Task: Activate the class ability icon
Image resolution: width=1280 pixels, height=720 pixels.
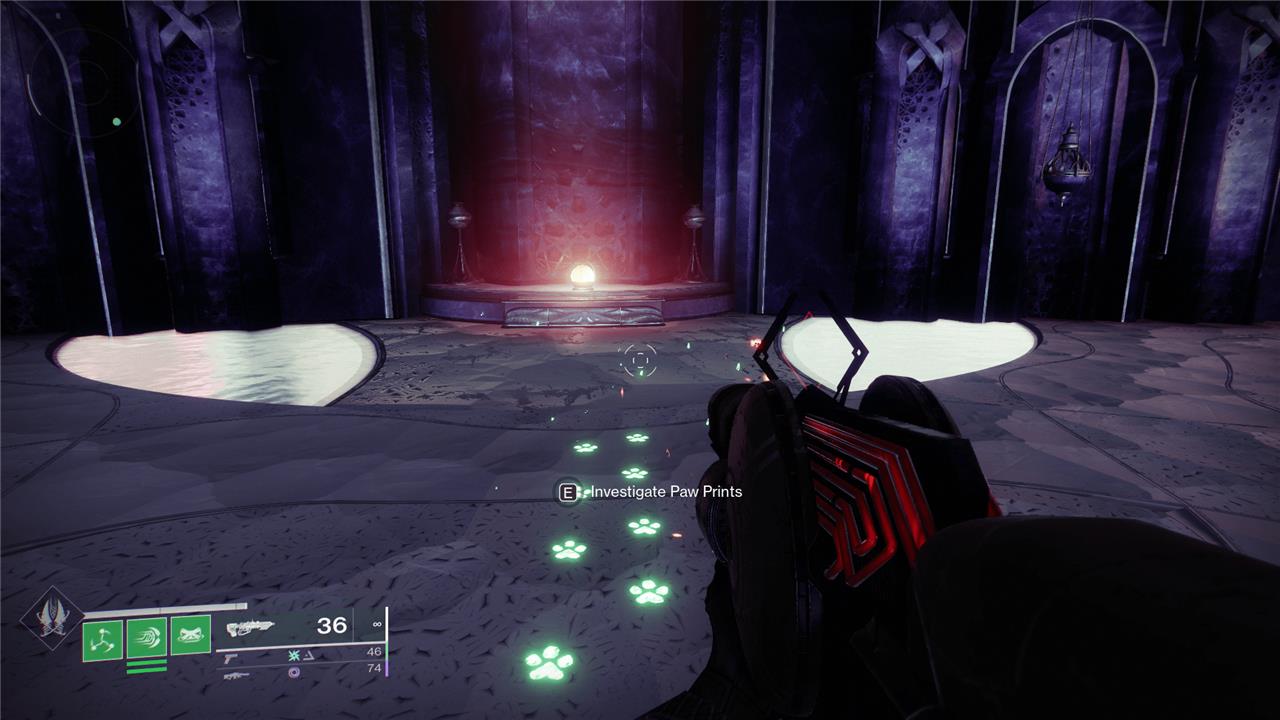Action: pyautogui.click(x=190, y=636)
